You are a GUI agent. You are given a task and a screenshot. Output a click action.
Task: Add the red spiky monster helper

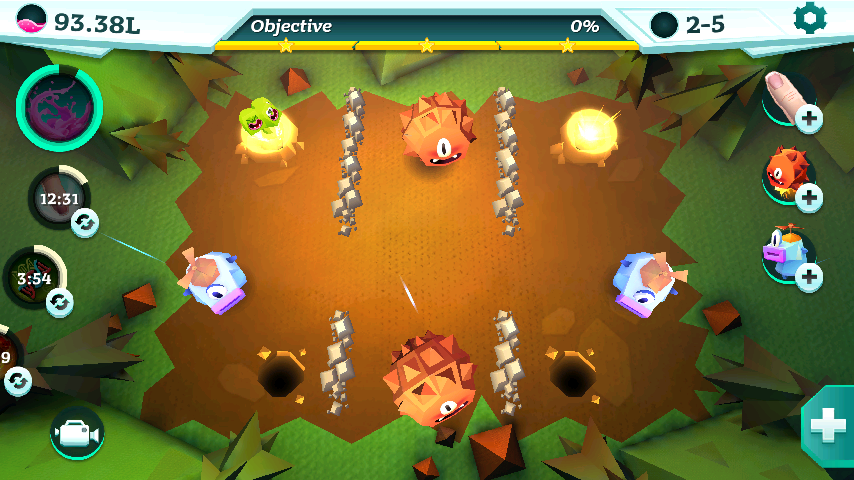(808, 197)
